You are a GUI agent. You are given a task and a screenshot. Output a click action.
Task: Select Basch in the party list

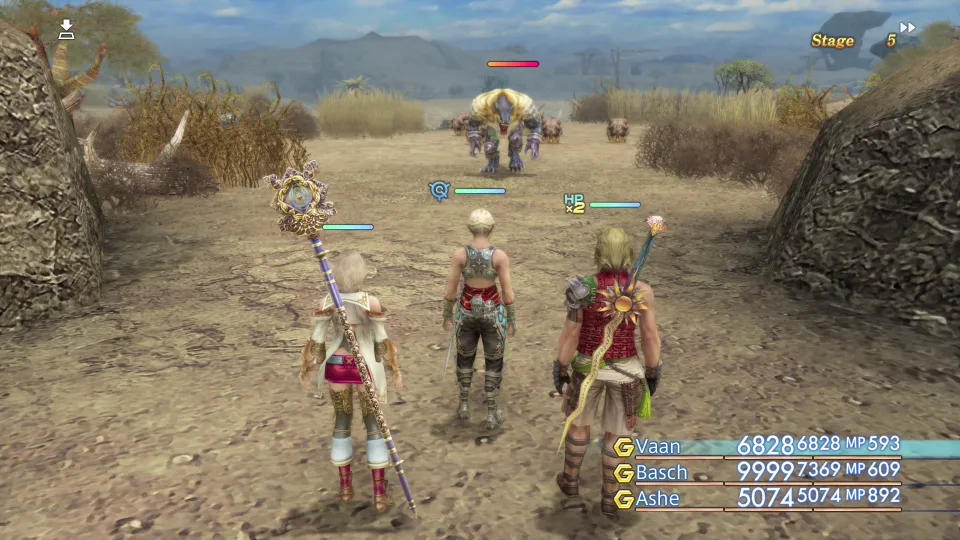pyautogui.click(x=661, y=472)
